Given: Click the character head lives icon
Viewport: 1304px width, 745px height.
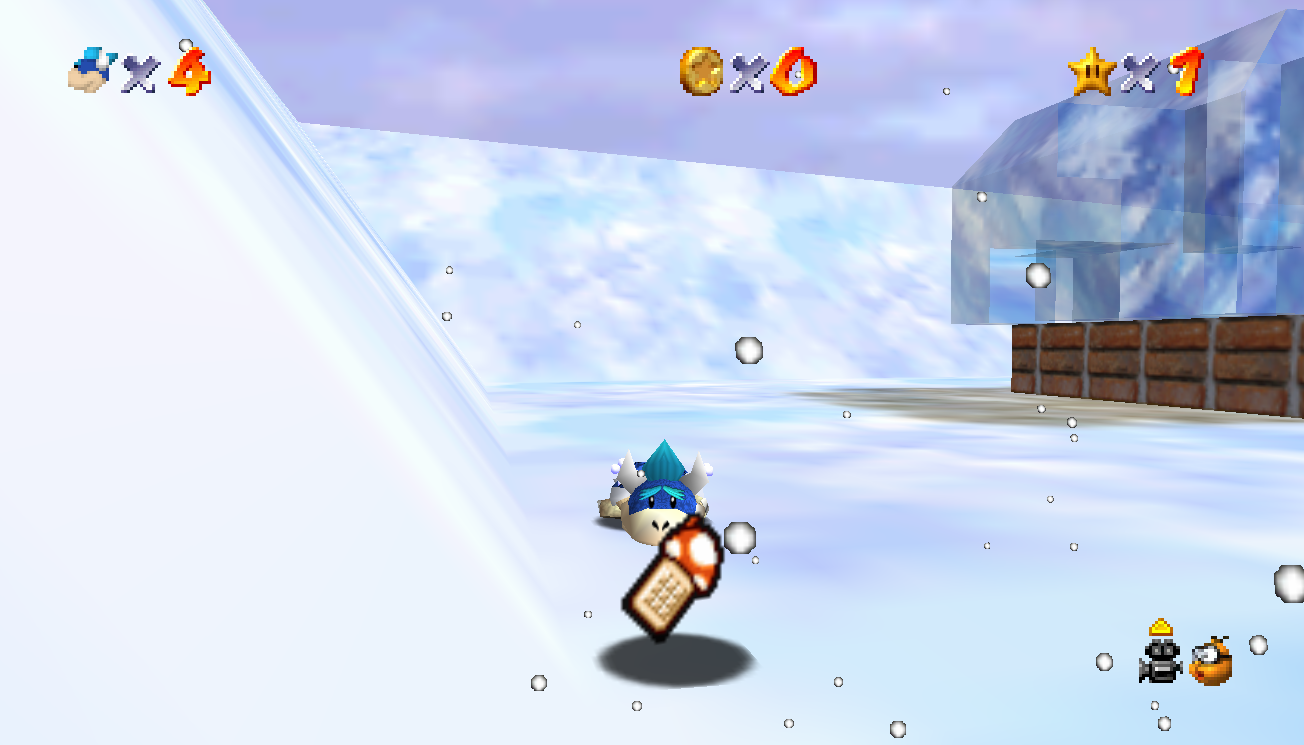Looking at the screenshot, I should (x=91, y=72).
